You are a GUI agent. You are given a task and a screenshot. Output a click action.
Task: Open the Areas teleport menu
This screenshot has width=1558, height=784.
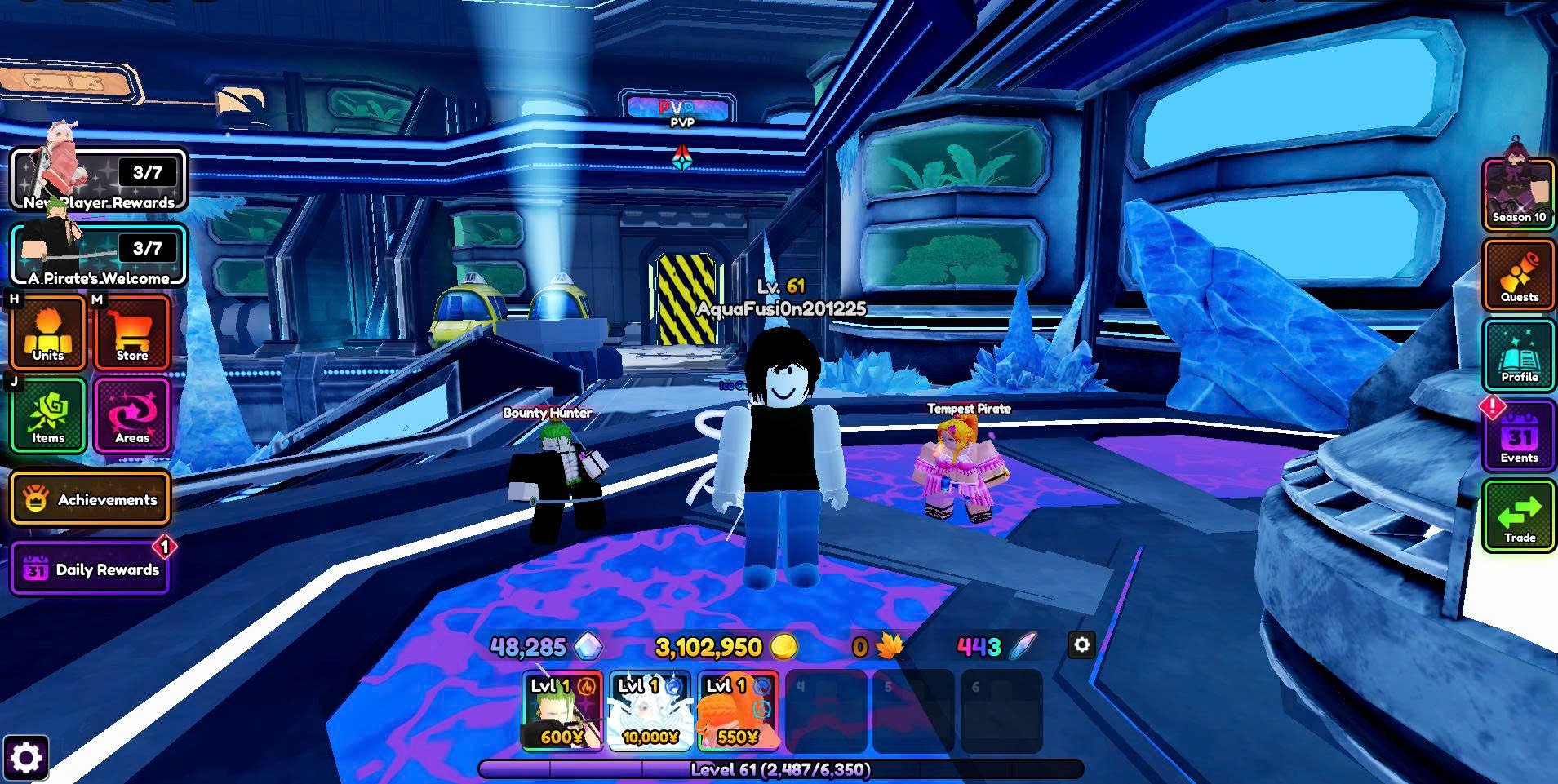click(132, 415)
